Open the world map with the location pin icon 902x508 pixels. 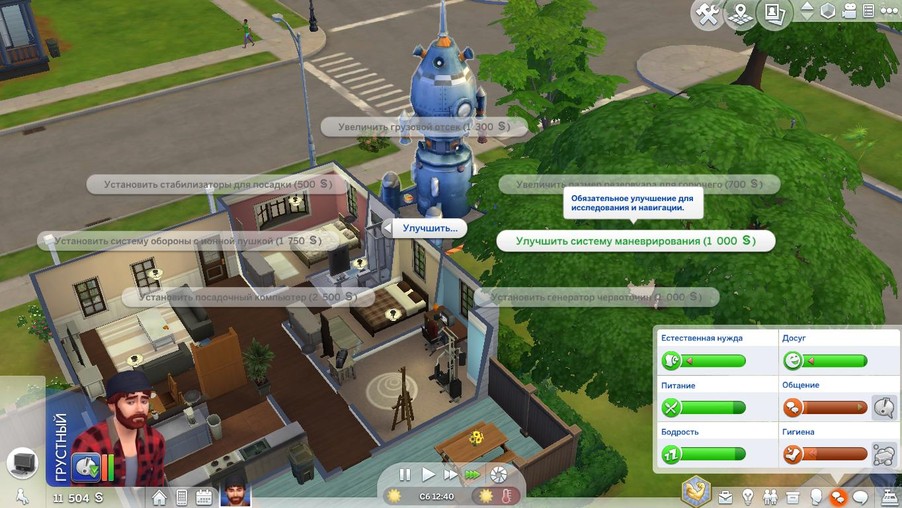[x=741, y=14]
